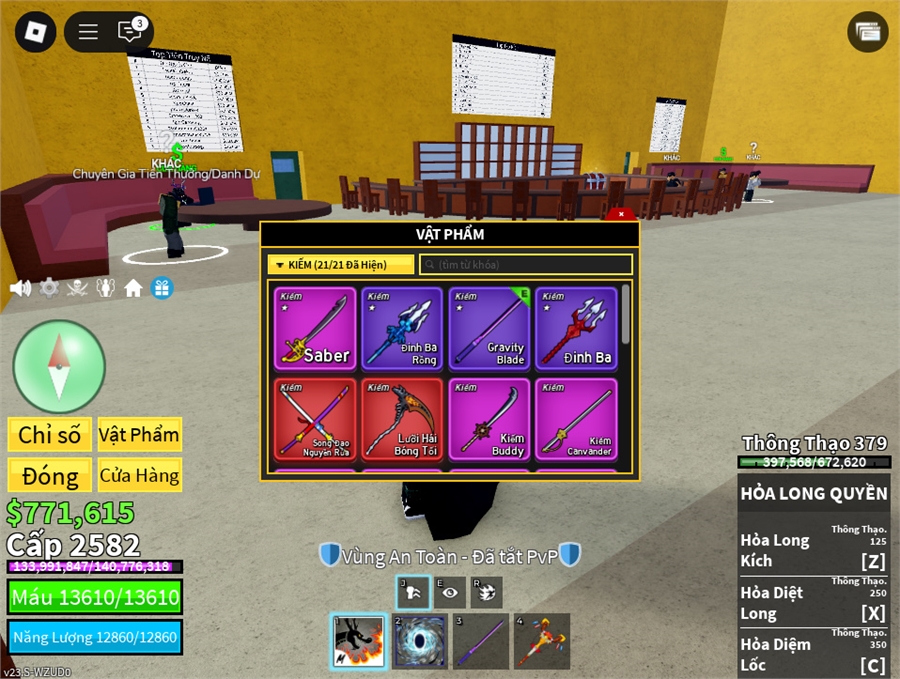Choose the Đinh Ba Rồng trident
Viewport: 900px width, 679px height.
401,329
